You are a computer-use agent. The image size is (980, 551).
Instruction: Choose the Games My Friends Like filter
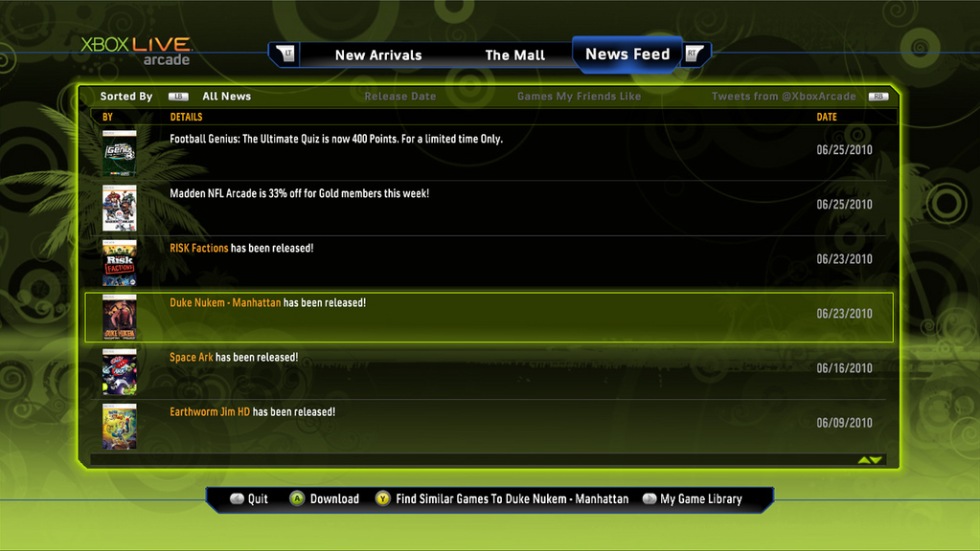click(x=579, y=97)
